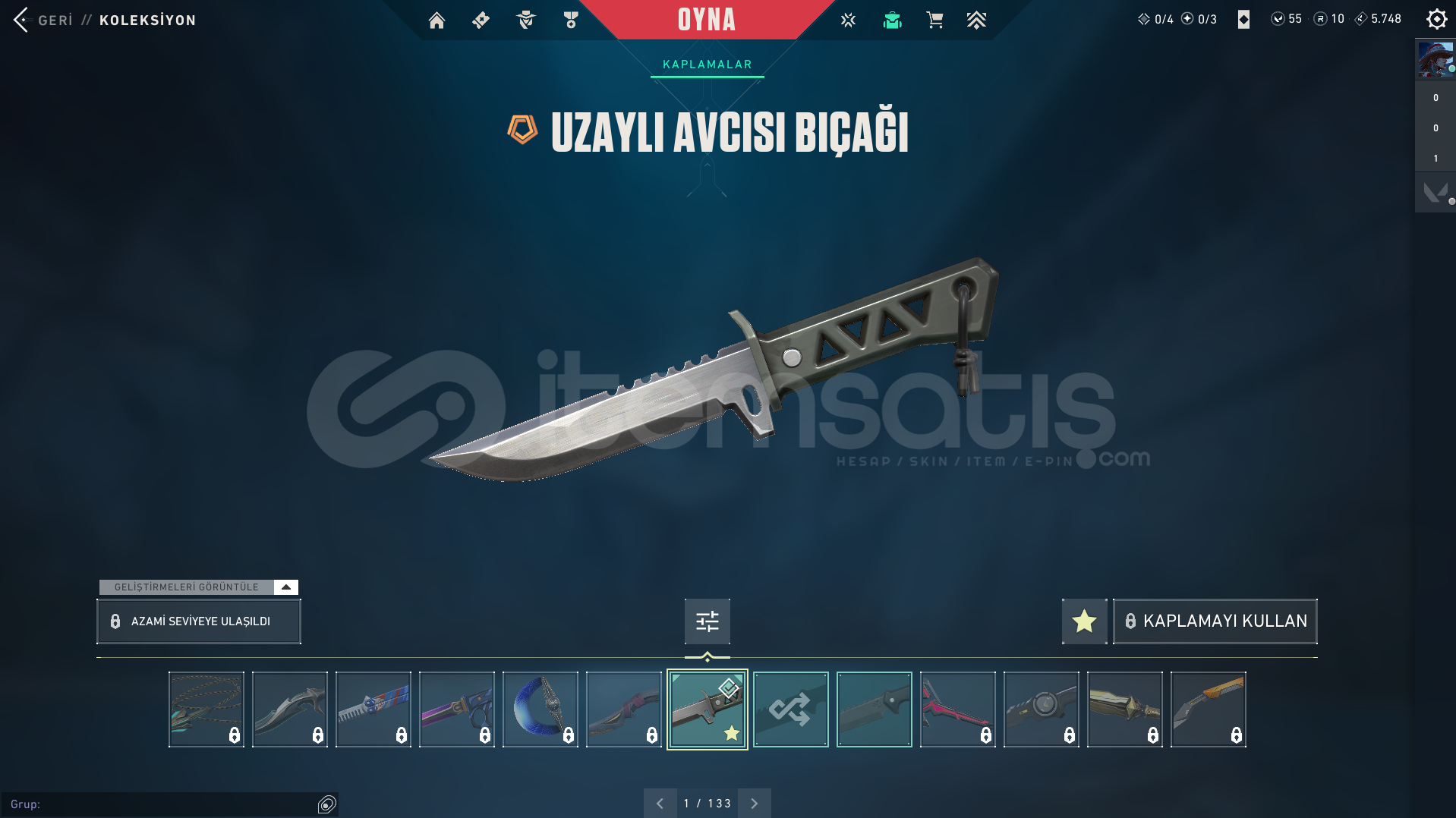Click the Valorant esports icon in top bar
Viewport: 1456px width, 818px height.
point(848,20)
